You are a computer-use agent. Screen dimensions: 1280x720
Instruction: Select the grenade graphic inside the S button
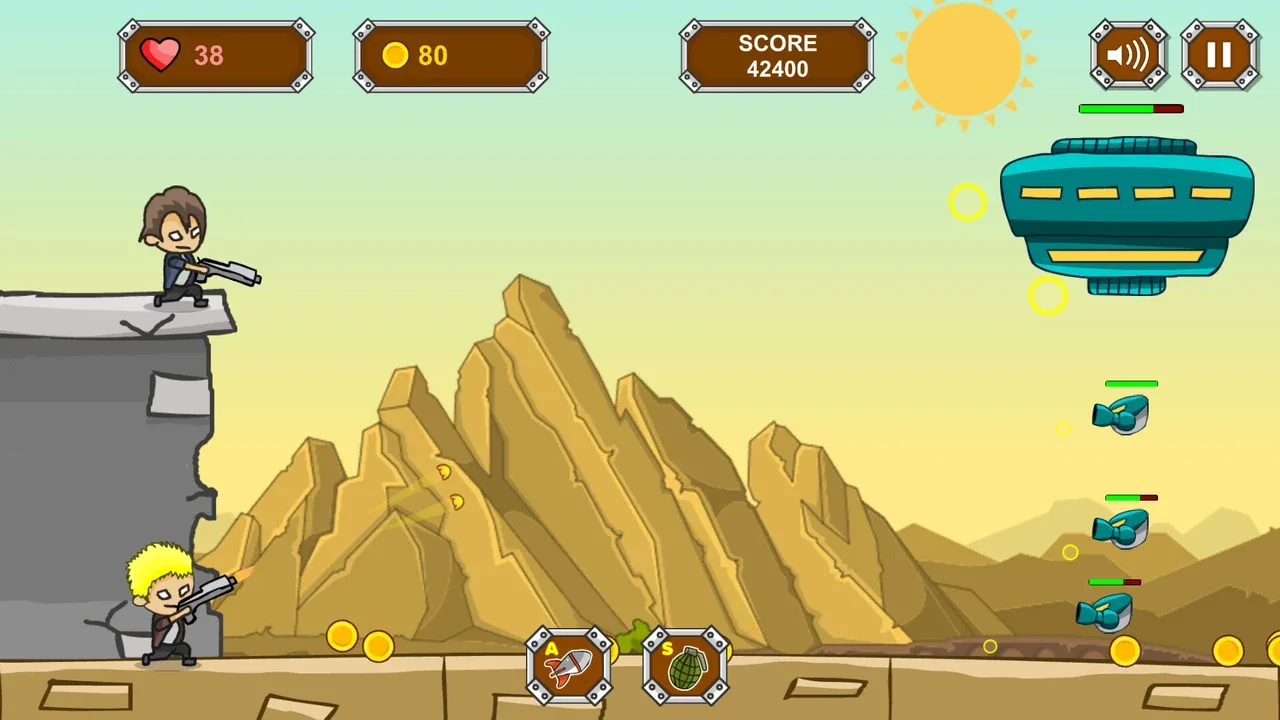pos(686,668)
